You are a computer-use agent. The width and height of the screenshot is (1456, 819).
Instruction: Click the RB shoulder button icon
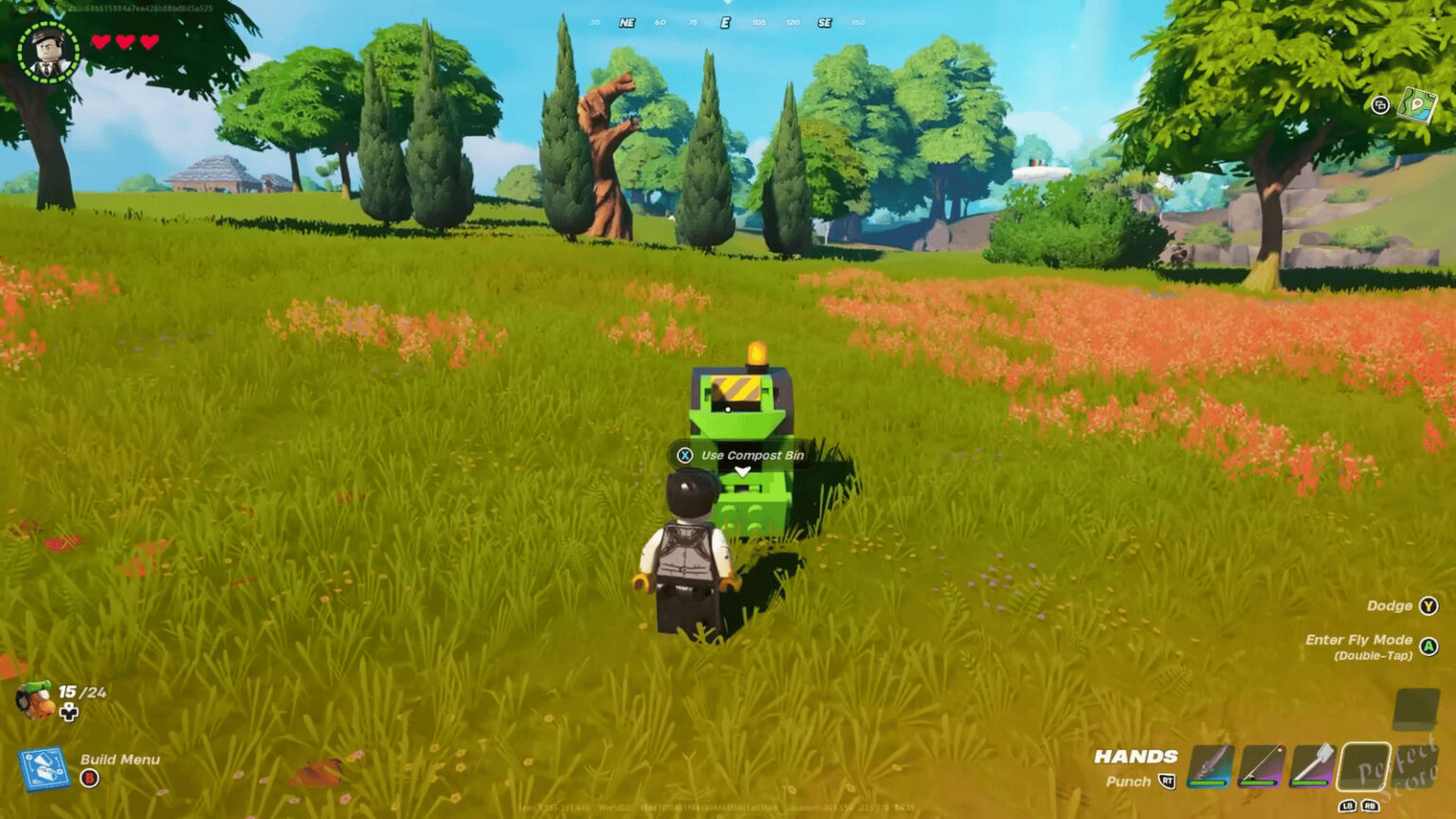(1370, 806)
